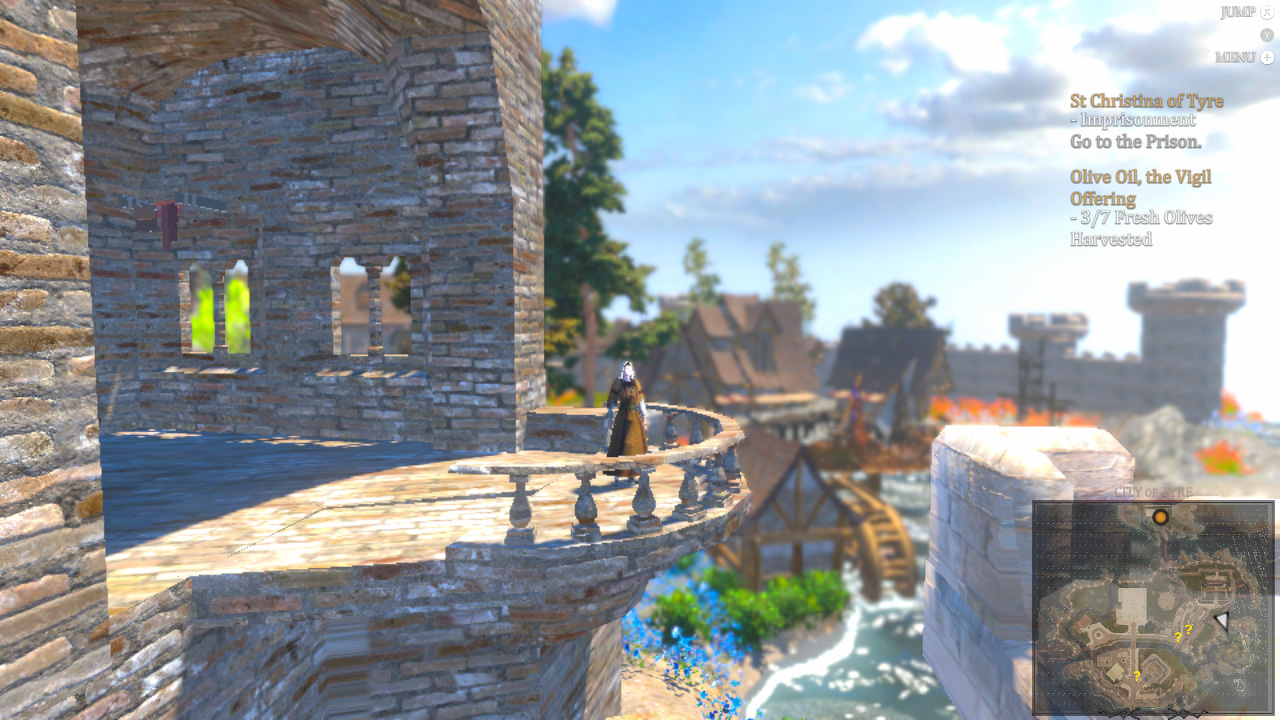The height and width of the screenshot is (720, 1280).
Task: Select the 'Olive Oil, the Vigil Offering' quest
Action: point(1140,187)
